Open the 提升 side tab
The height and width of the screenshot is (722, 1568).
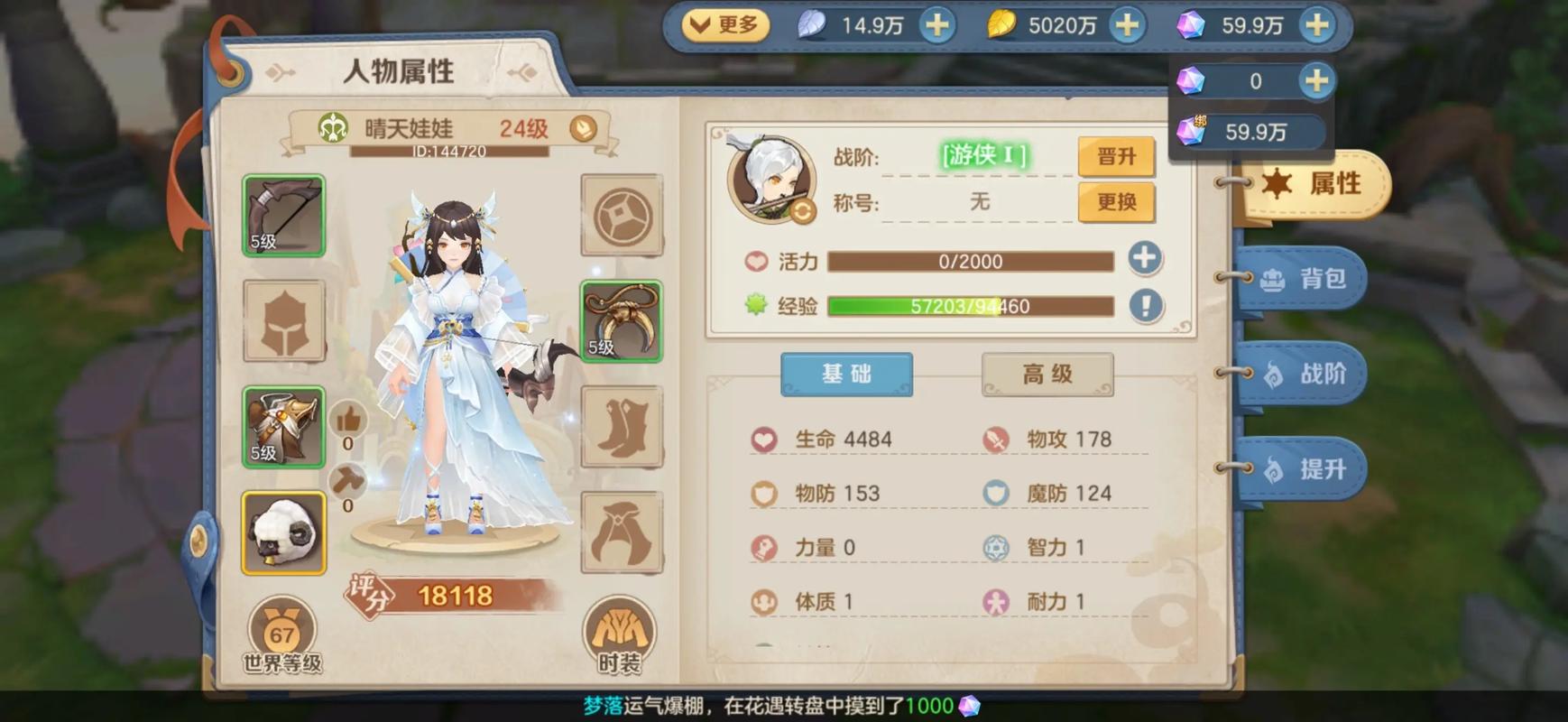click(1306, 469)
